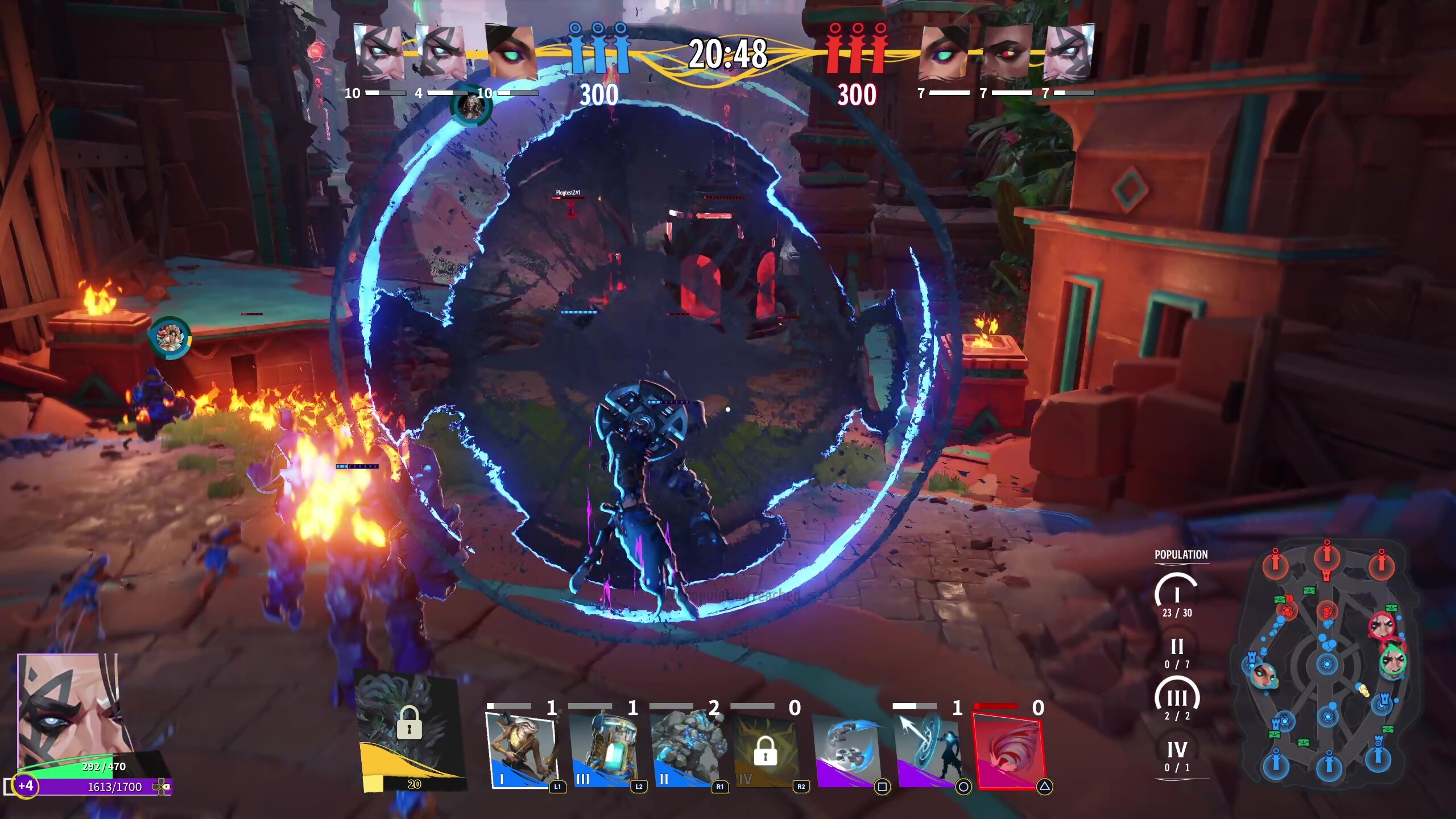This screenshot has height=819, width=1456.
Task: Click the blue team's teal-eyed hero portrait
Action: 510,52
